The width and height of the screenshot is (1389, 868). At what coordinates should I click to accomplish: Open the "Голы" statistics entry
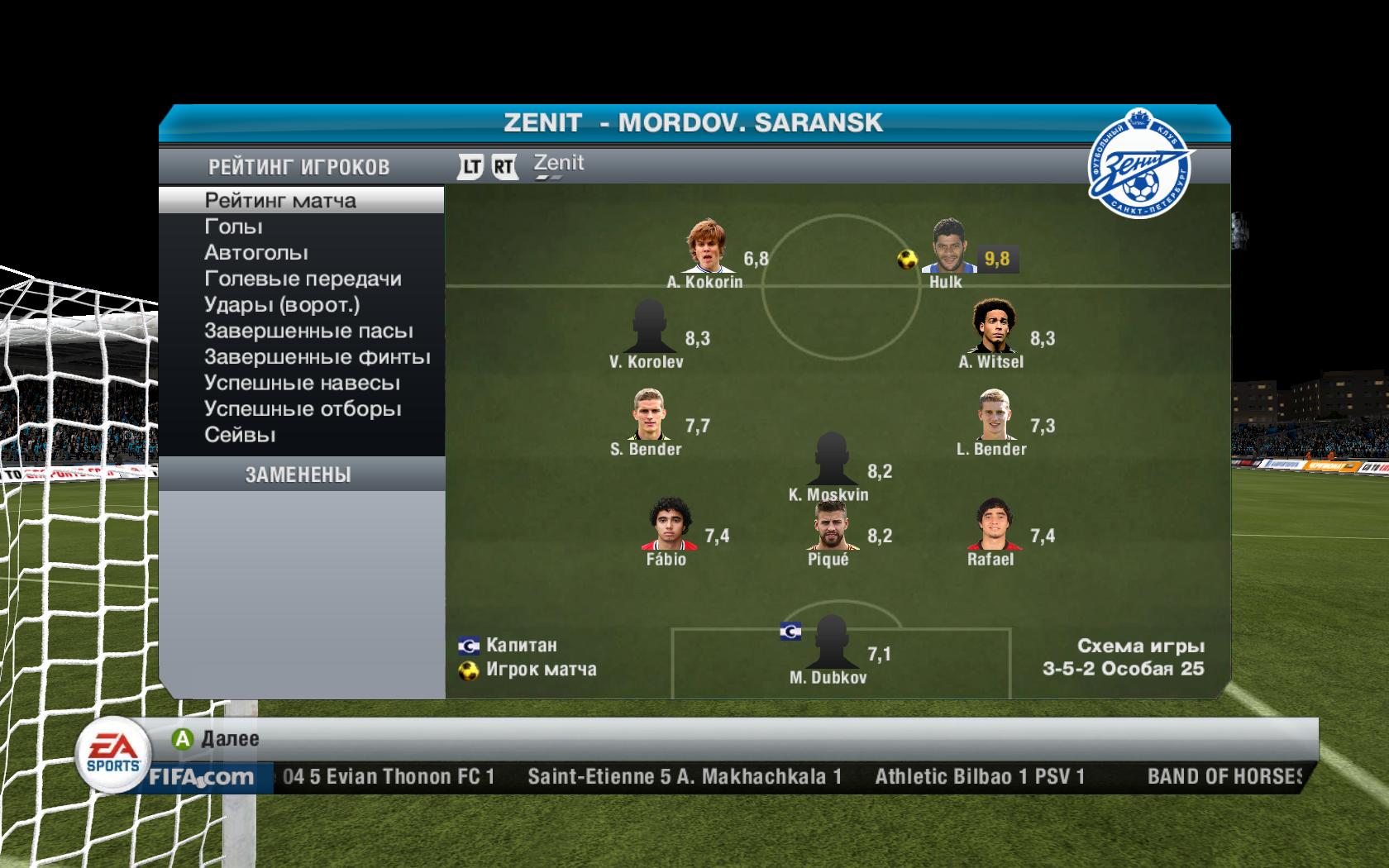(x=233, y=227)
